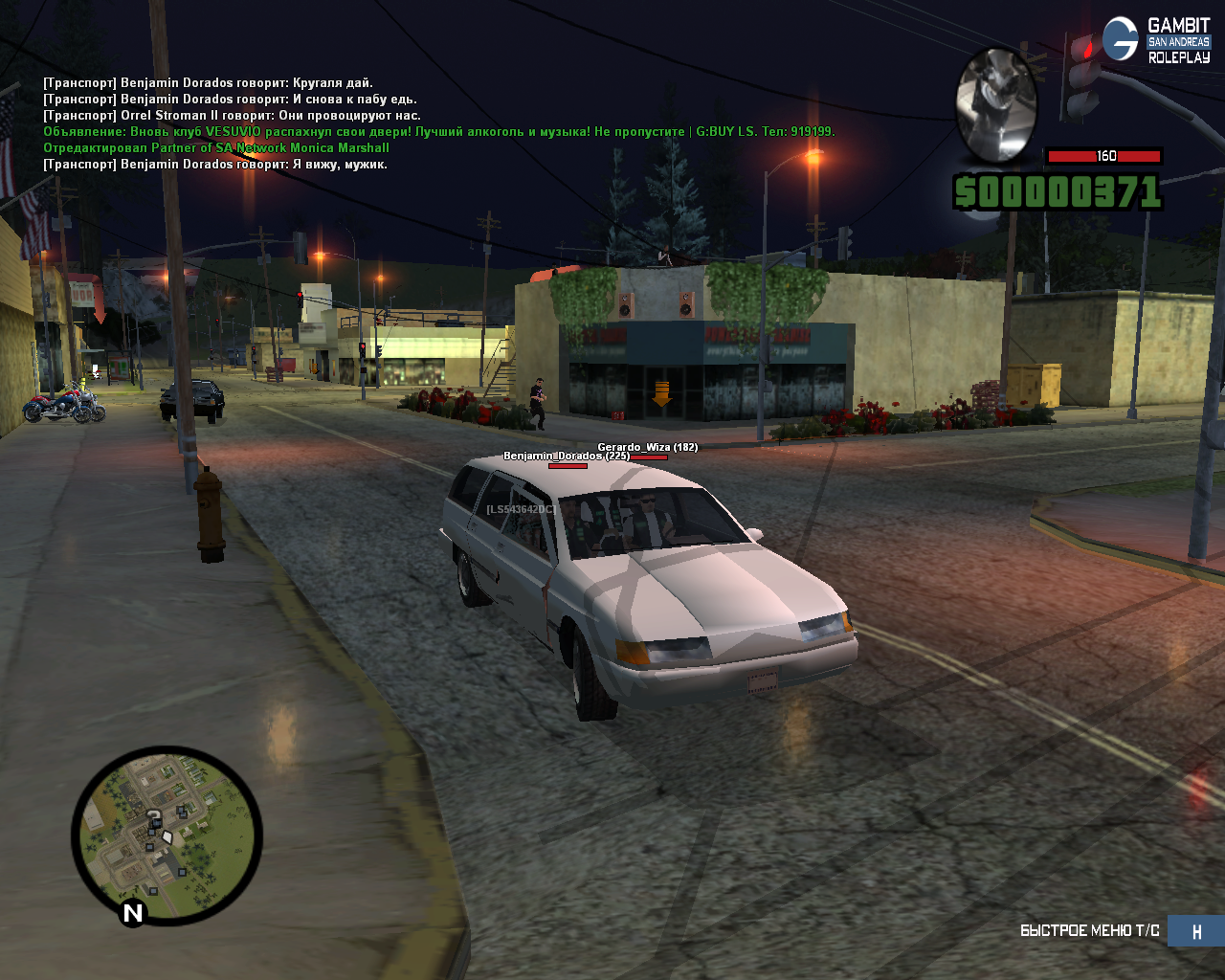Viewport: 1225px width, 980px height.
Task: Click the green VESUVIO club announcement chat line
Action: point(438,132)
